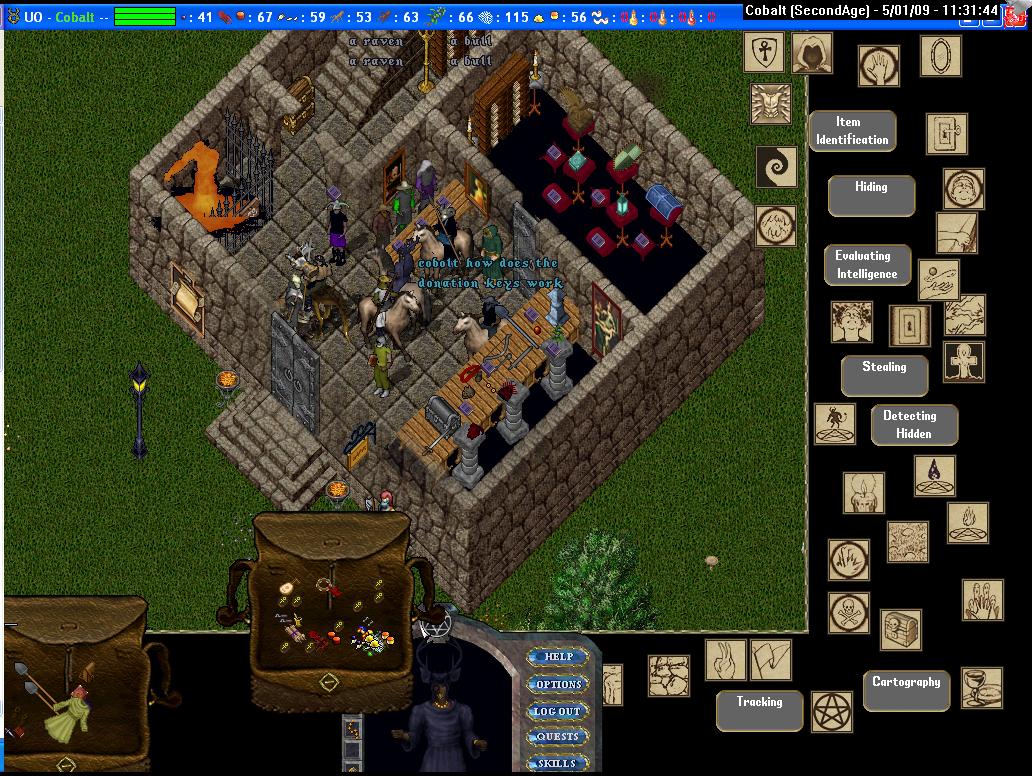Viewport: 1032px width, 776px height.
Task: Activate the Hiding skill button
Action: (x=871, y=196)
